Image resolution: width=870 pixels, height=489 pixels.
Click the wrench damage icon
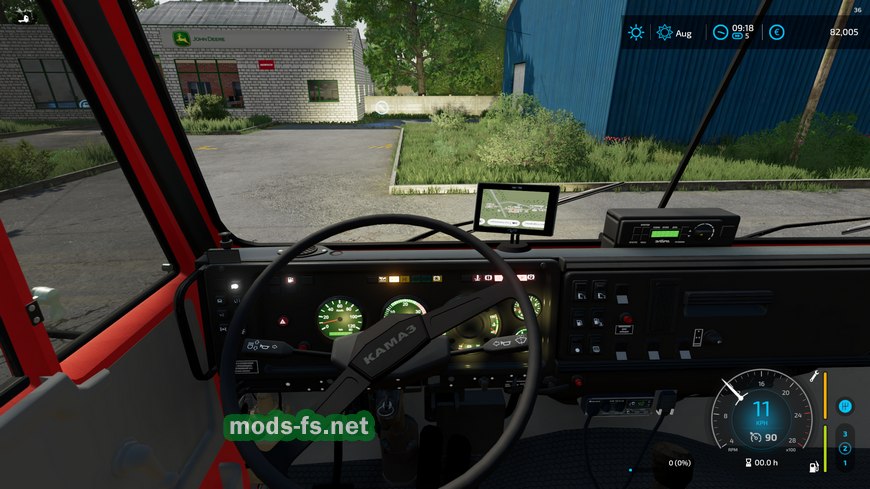(814, 376)
